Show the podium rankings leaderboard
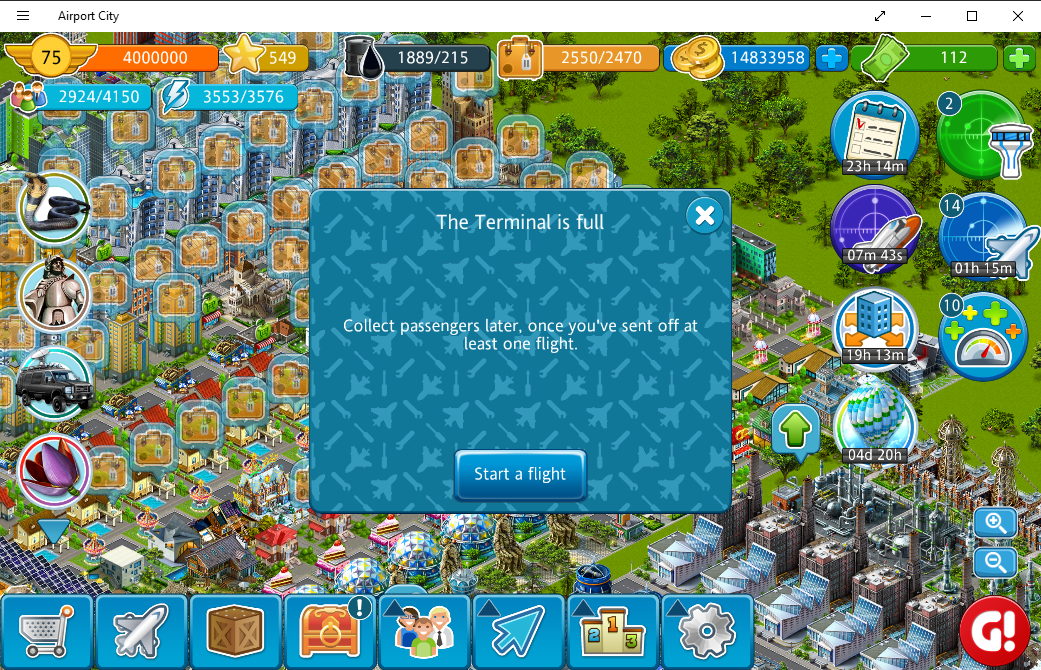 click(x=612, y=632)
